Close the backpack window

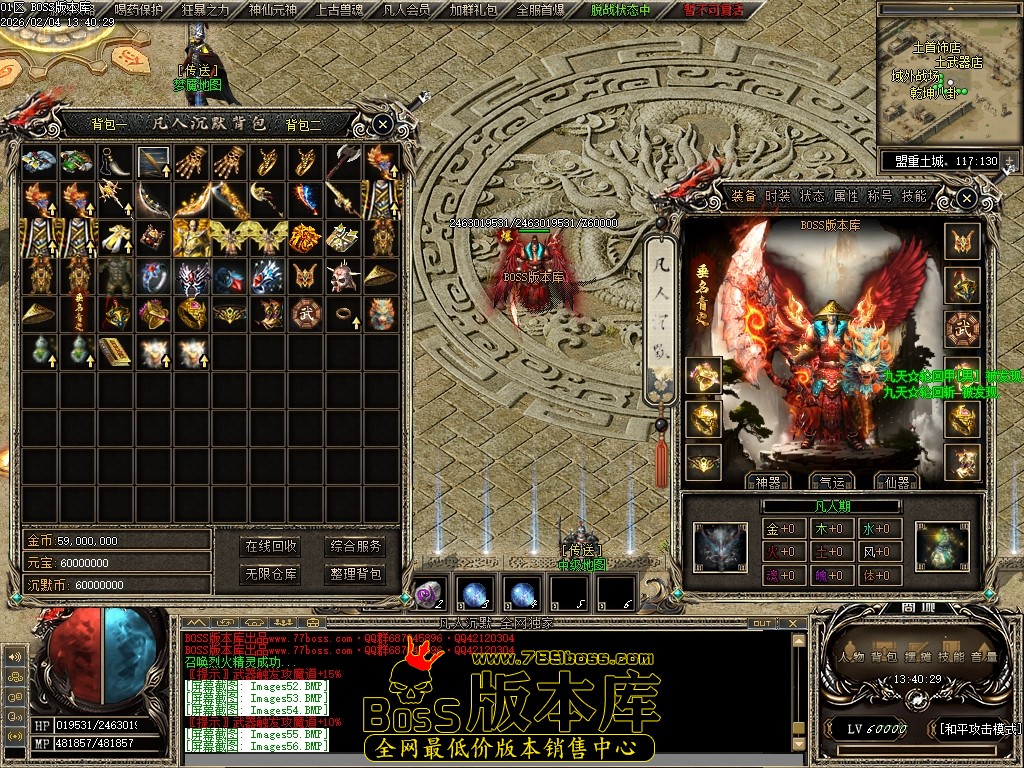click(x=383, y=124)
